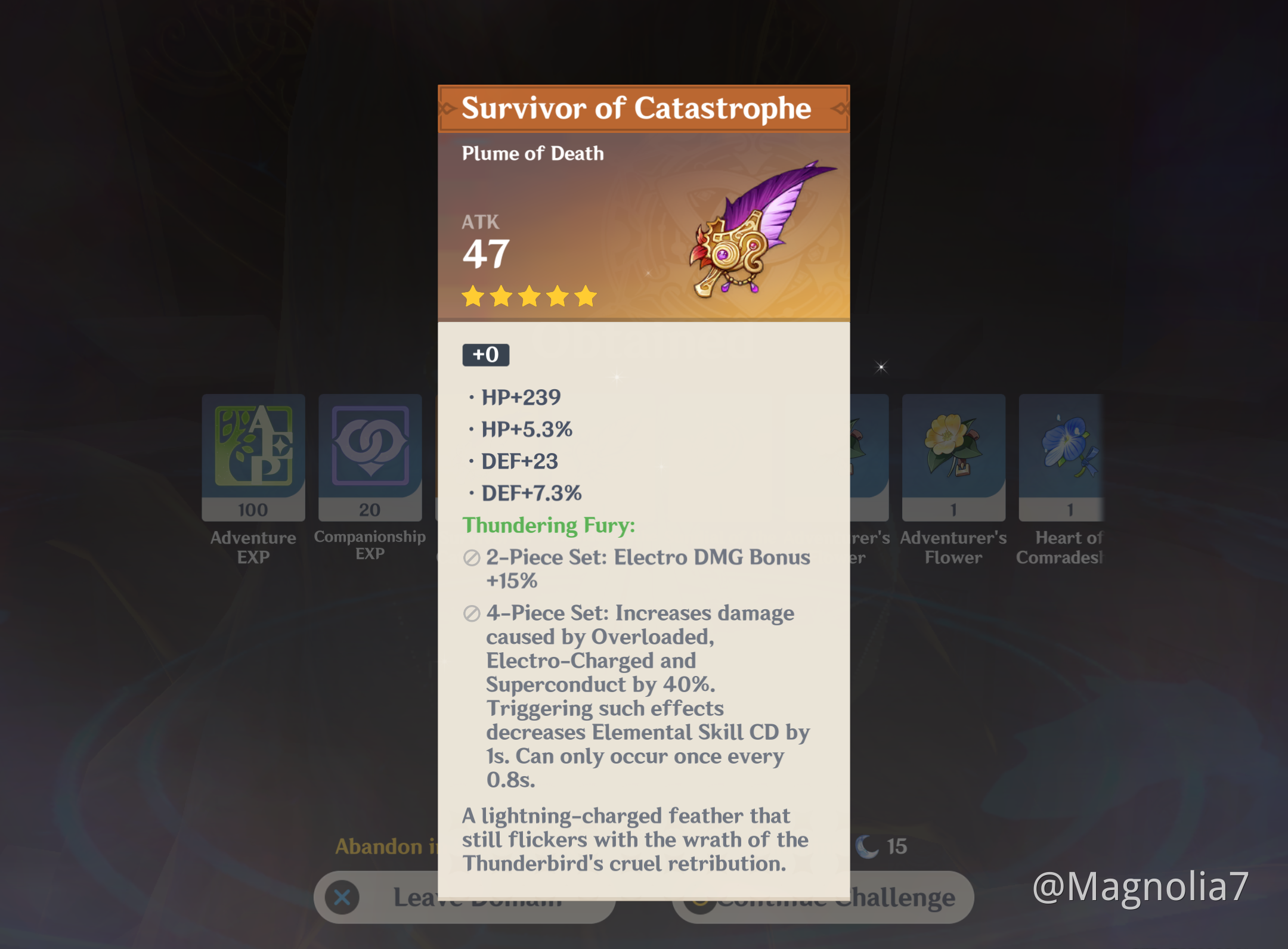
Task: Toggle the artifact enhancement level +0 badge
Action: pyautogui.click(x=485, y=355)
